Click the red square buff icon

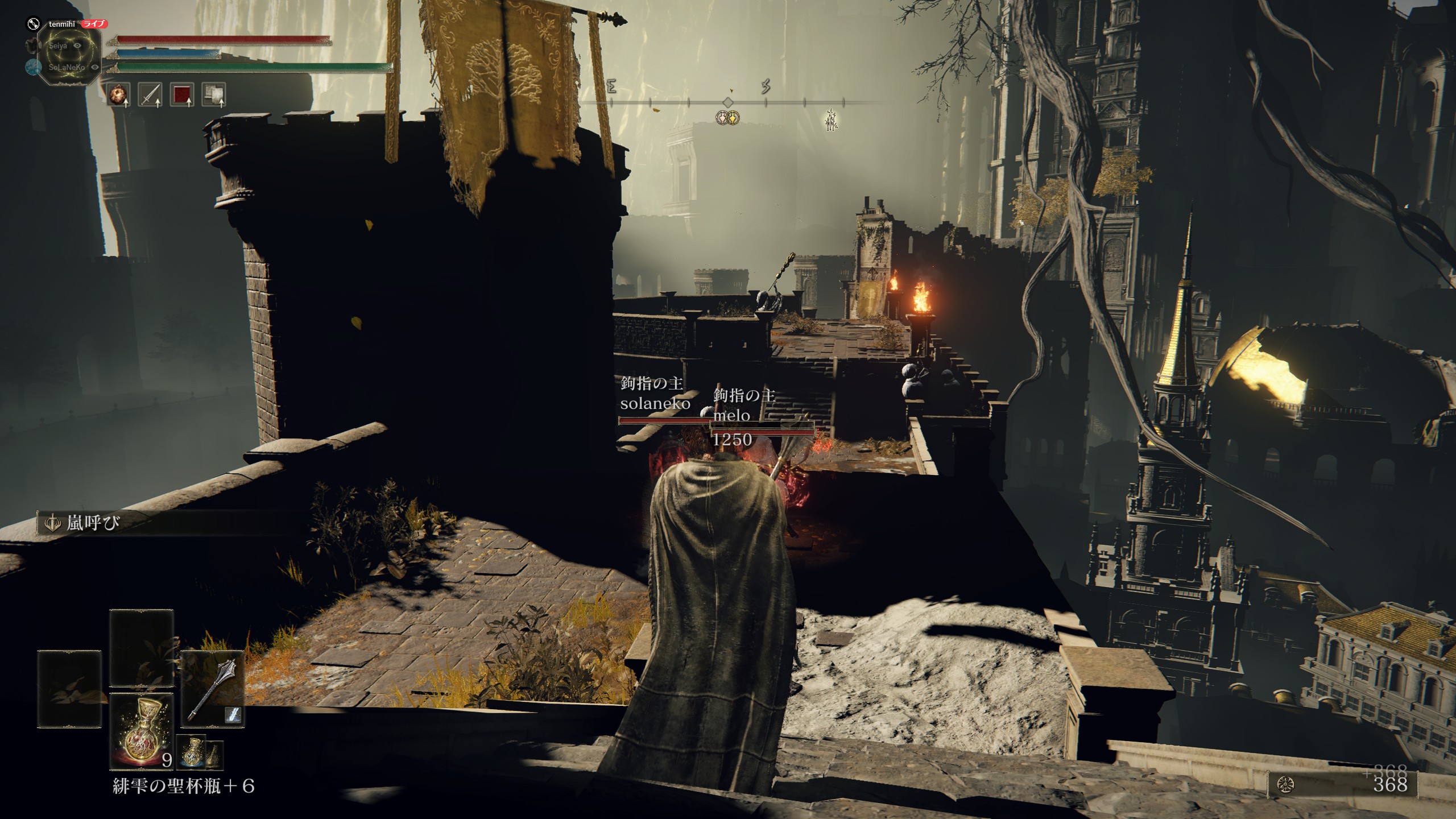(183, 94)
